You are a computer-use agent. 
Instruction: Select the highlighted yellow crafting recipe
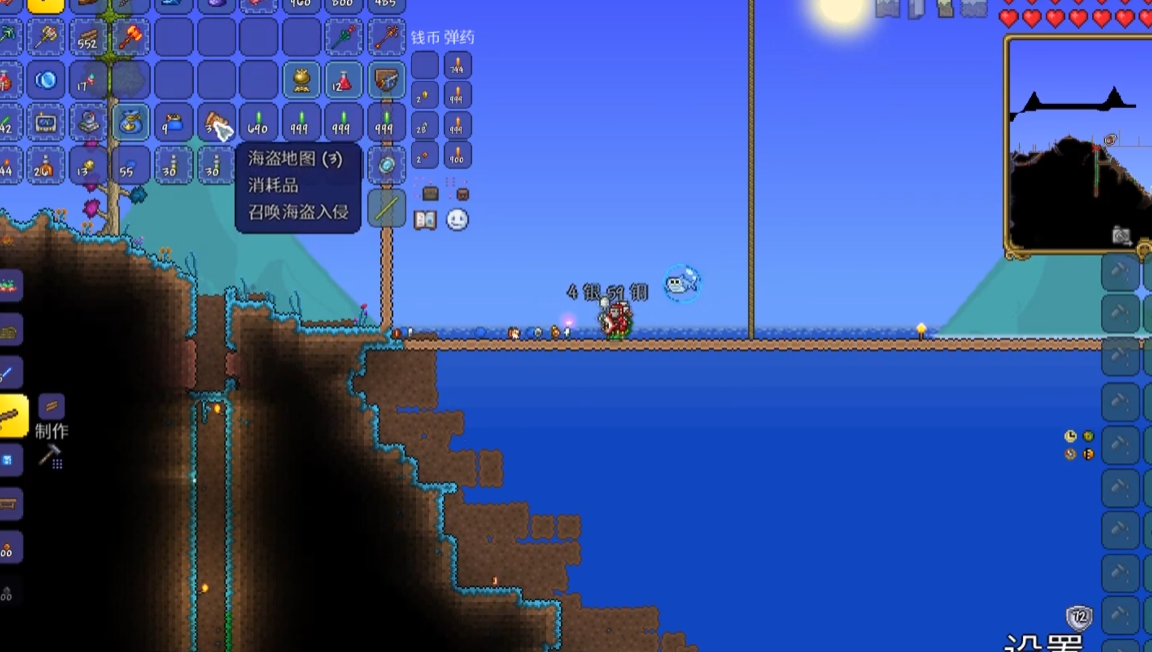pos(12,415)
